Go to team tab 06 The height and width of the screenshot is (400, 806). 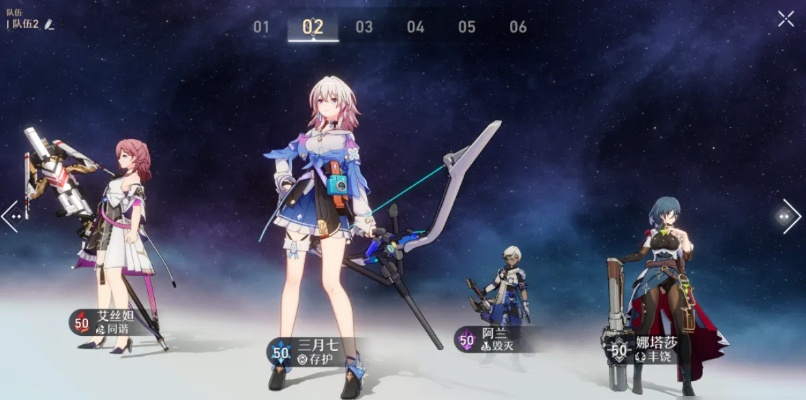[518, 27]
